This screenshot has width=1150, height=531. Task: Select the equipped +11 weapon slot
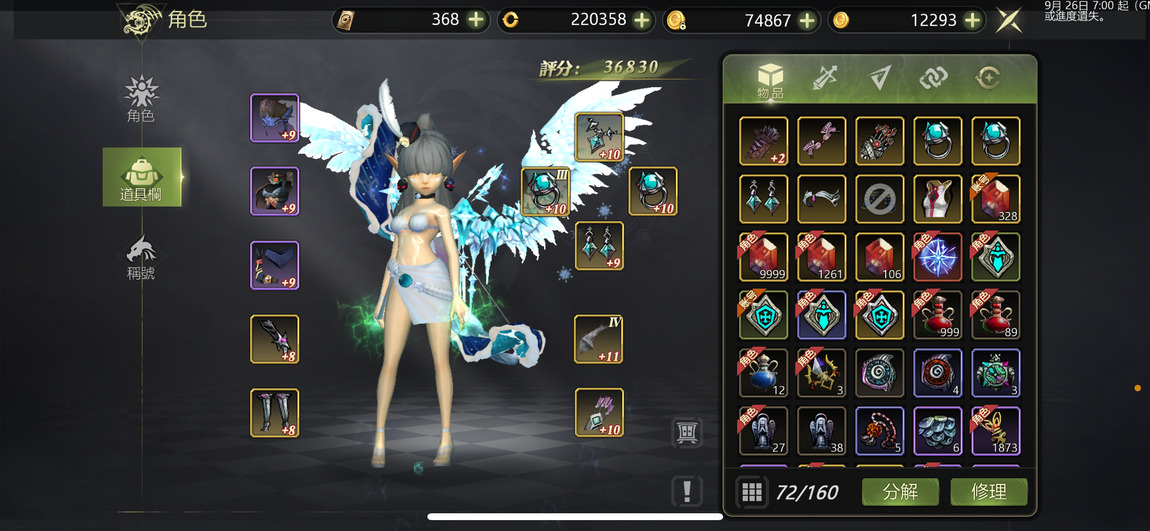[x=599, y=339]
